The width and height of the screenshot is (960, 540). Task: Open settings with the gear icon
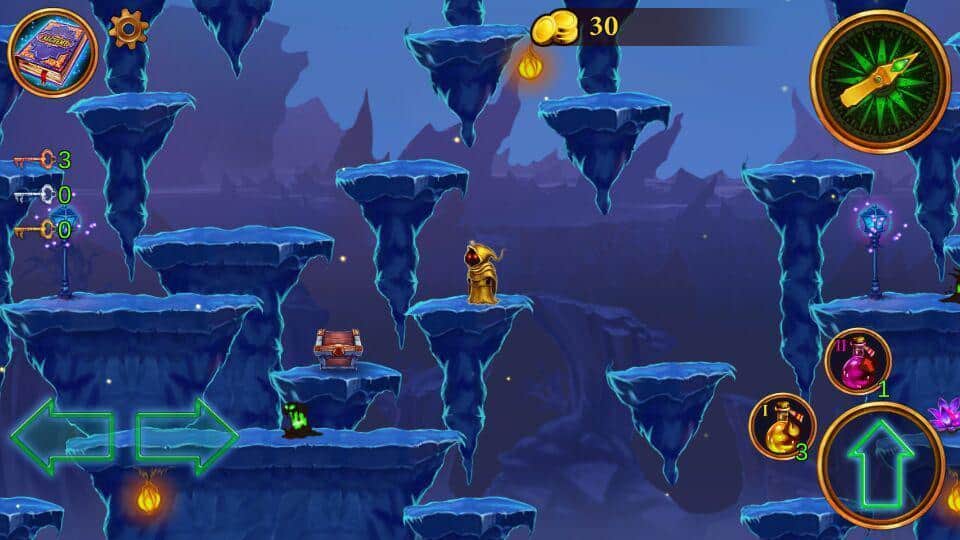tap(127, 29)
